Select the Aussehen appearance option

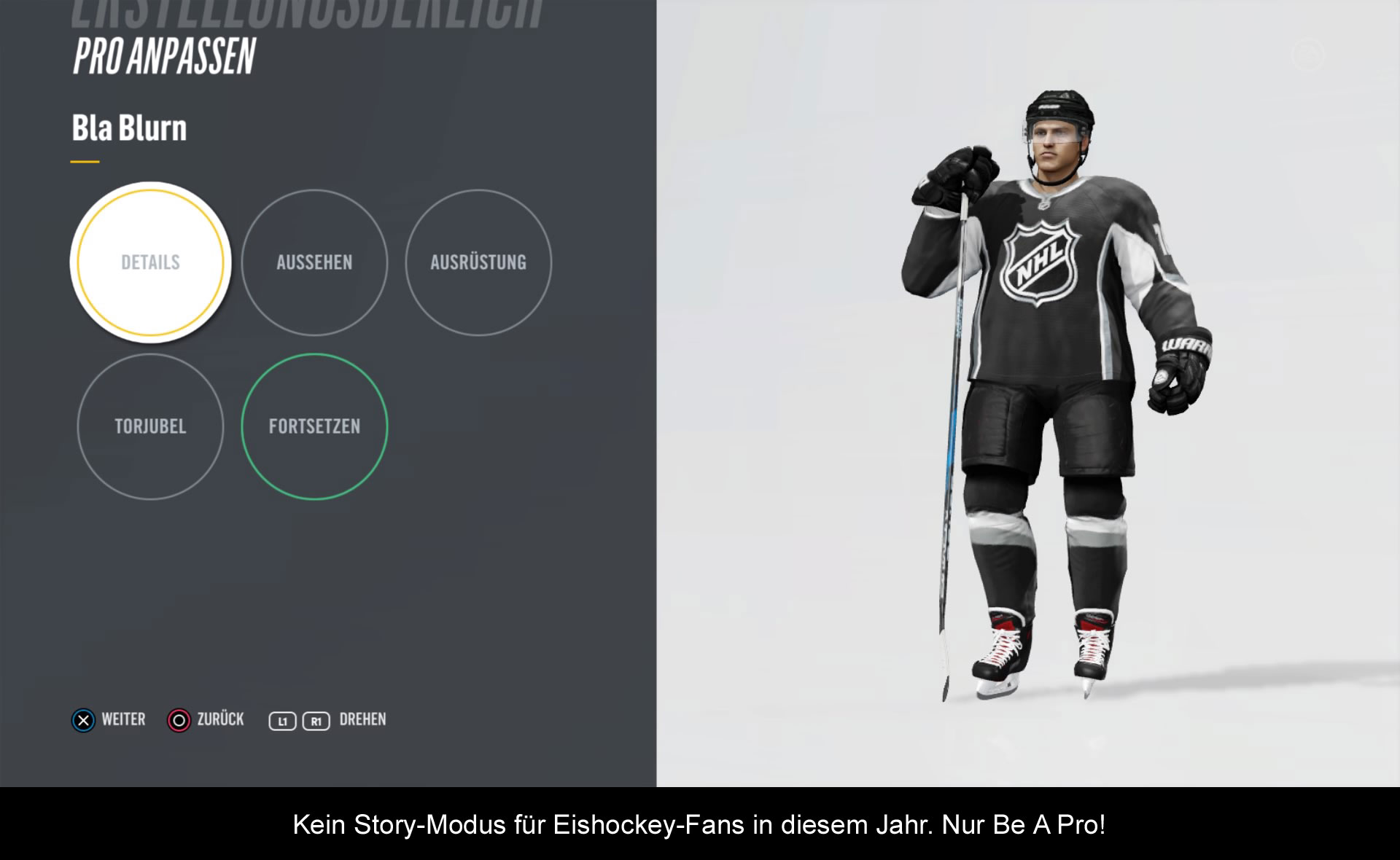314,262
